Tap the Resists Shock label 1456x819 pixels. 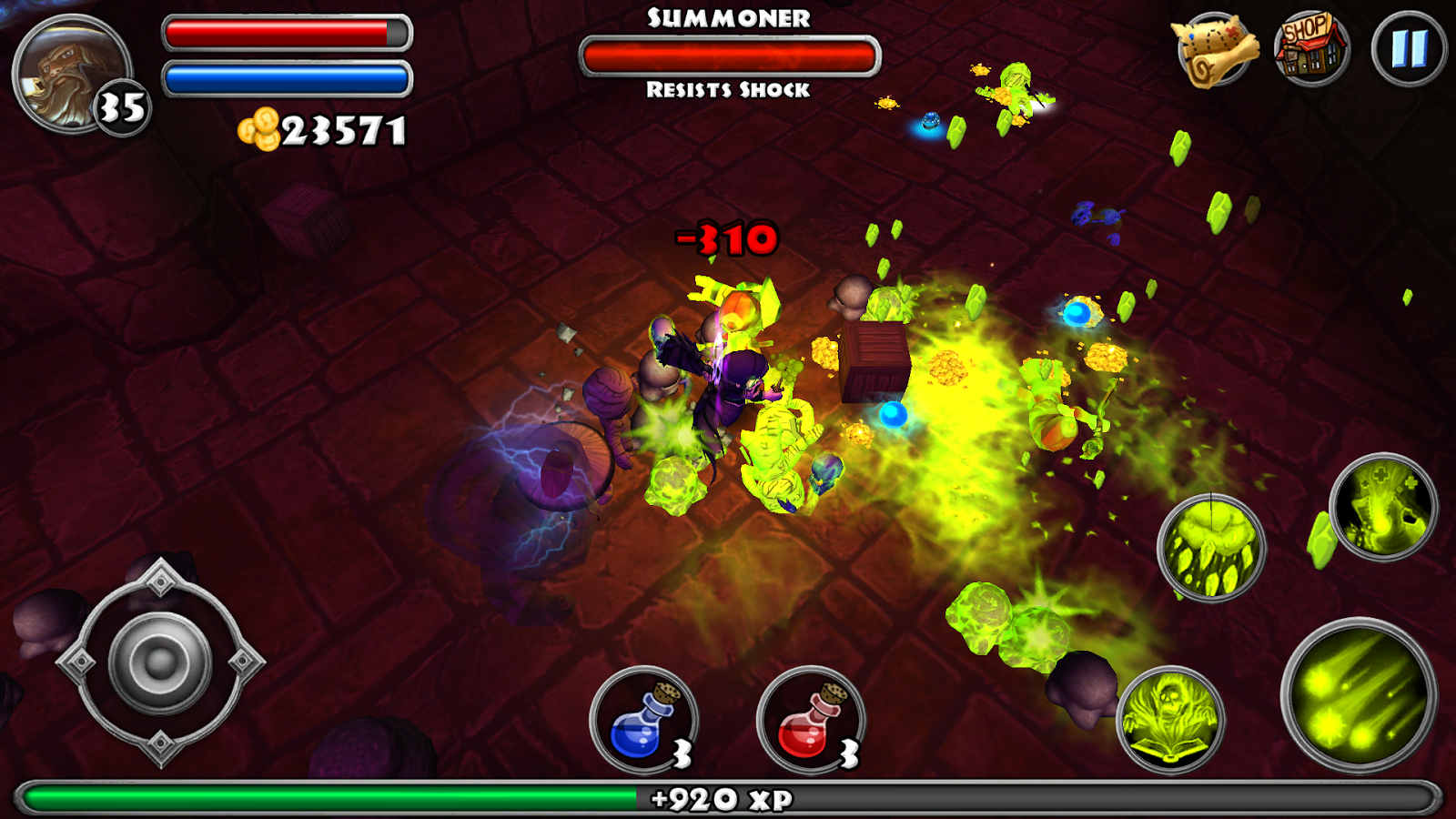coord(728,91)
